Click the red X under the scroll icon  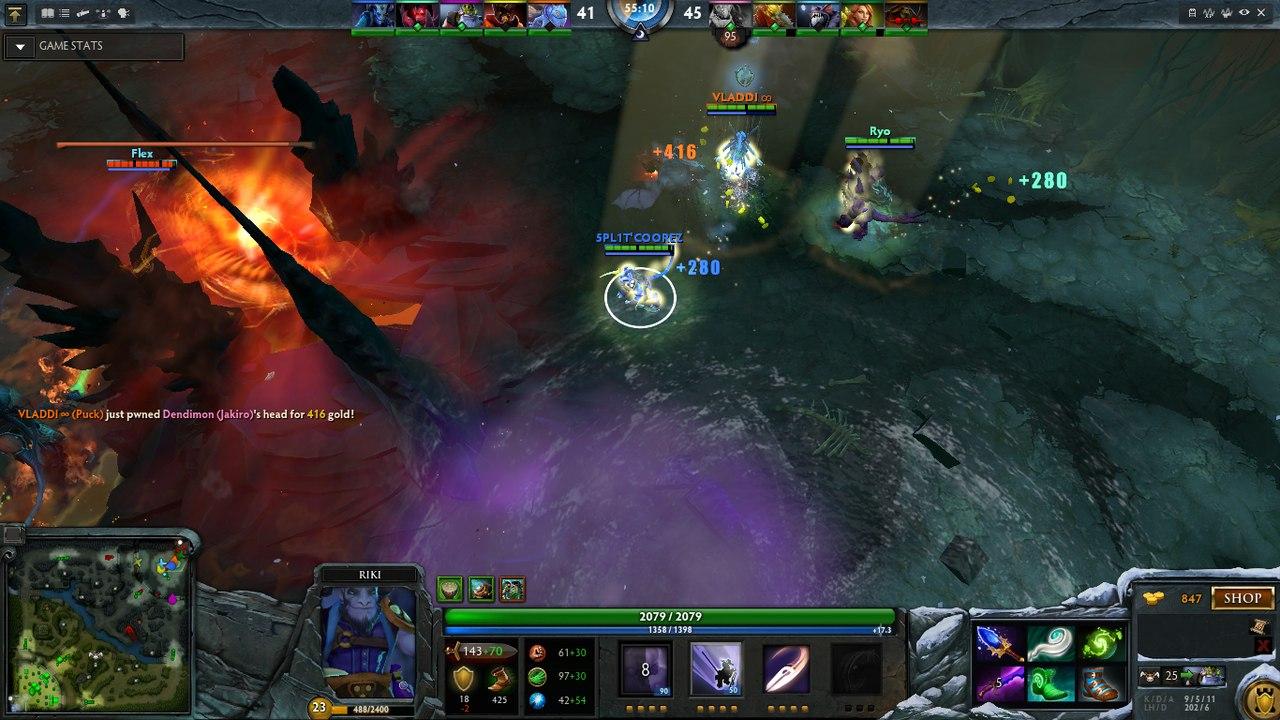1261,645
